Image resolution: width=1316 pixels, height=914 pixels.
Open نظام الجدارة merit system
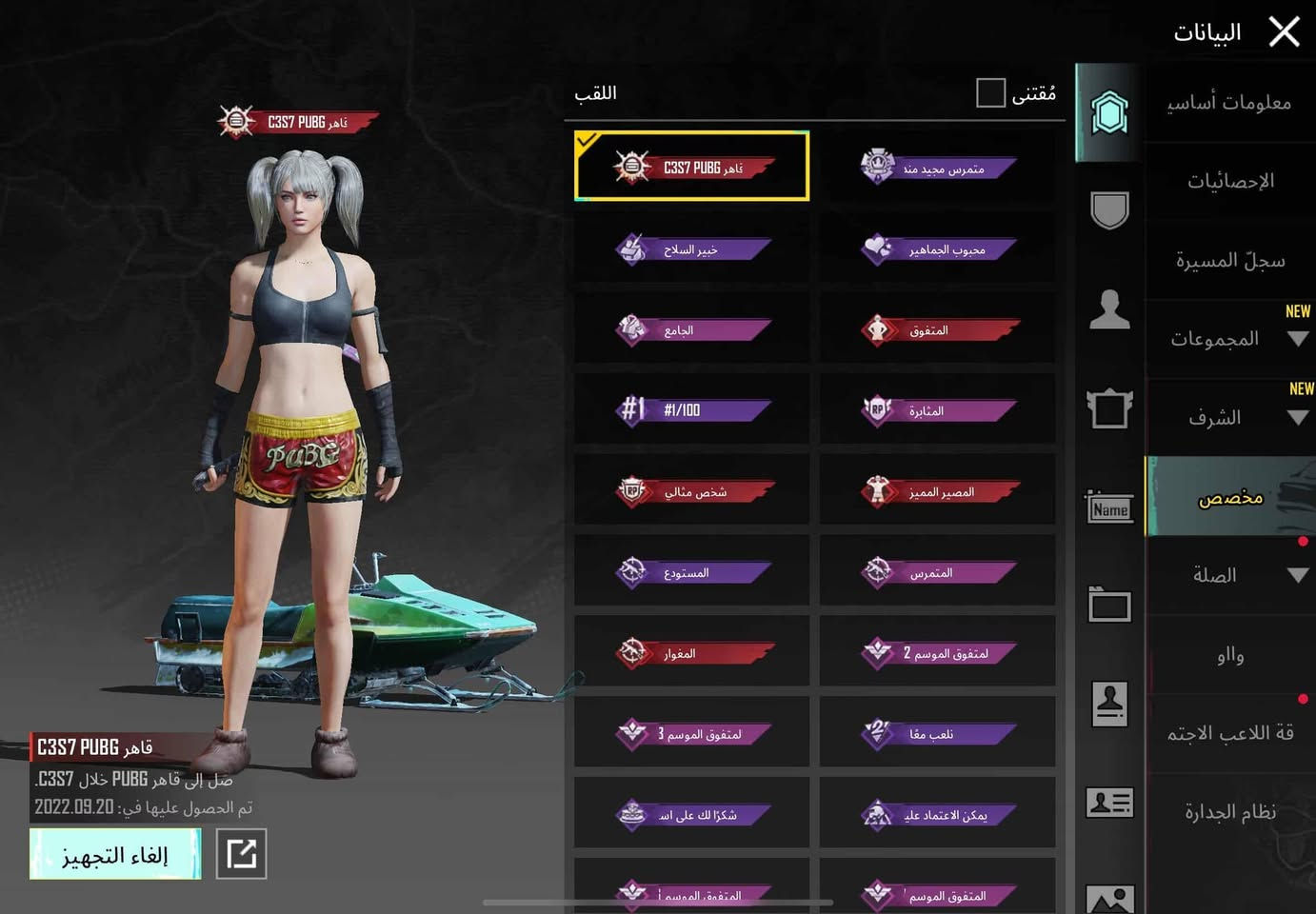1229,812
